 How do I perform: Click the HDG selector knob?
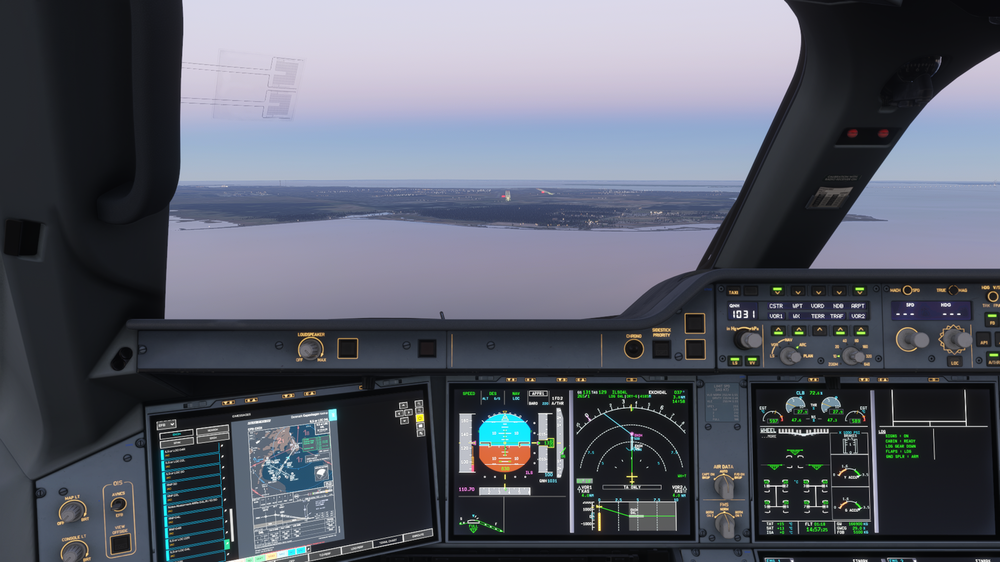point(955,338)
